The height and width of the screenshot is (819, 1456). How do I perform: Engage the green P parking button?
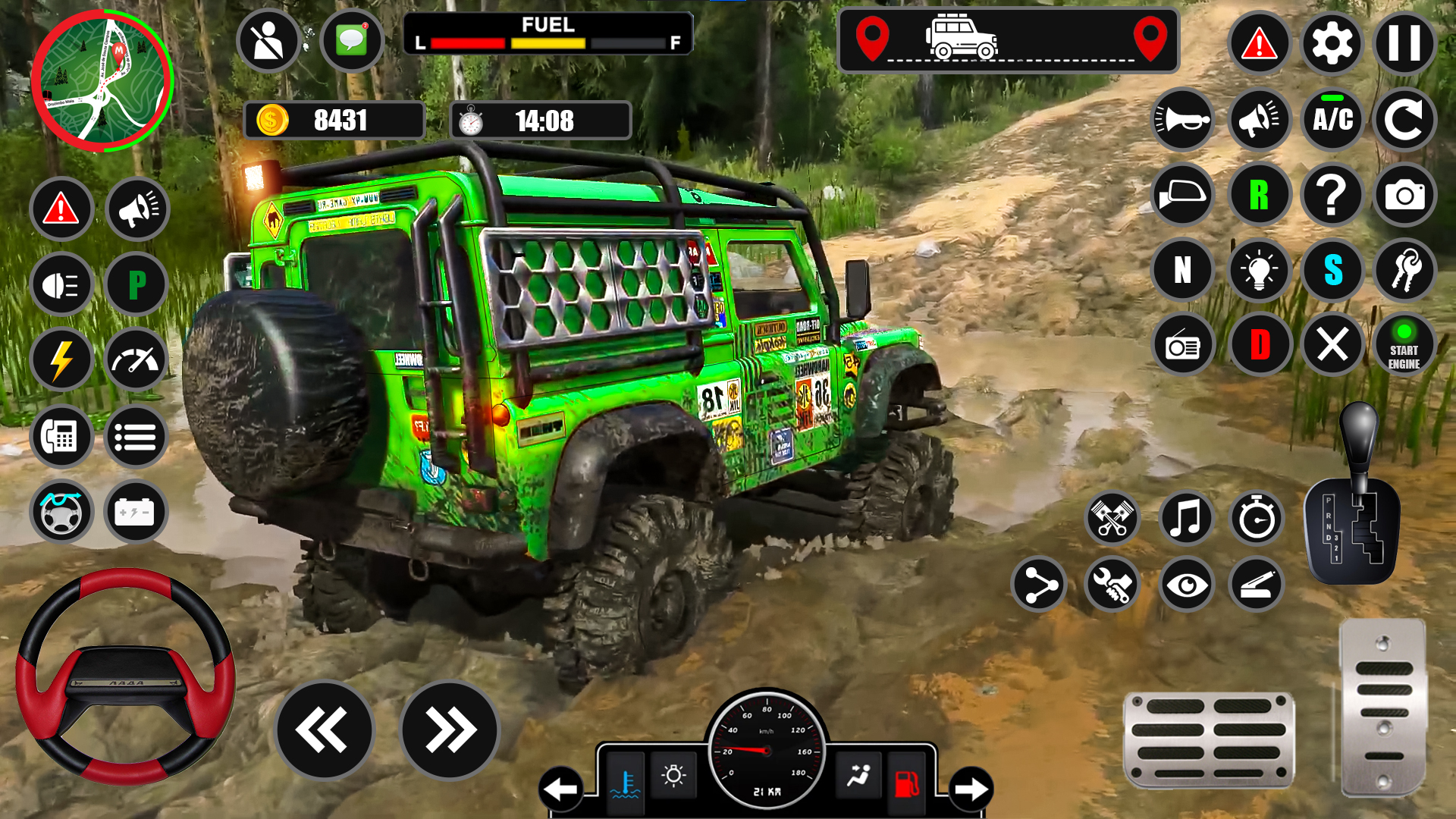tap(136, 285)
